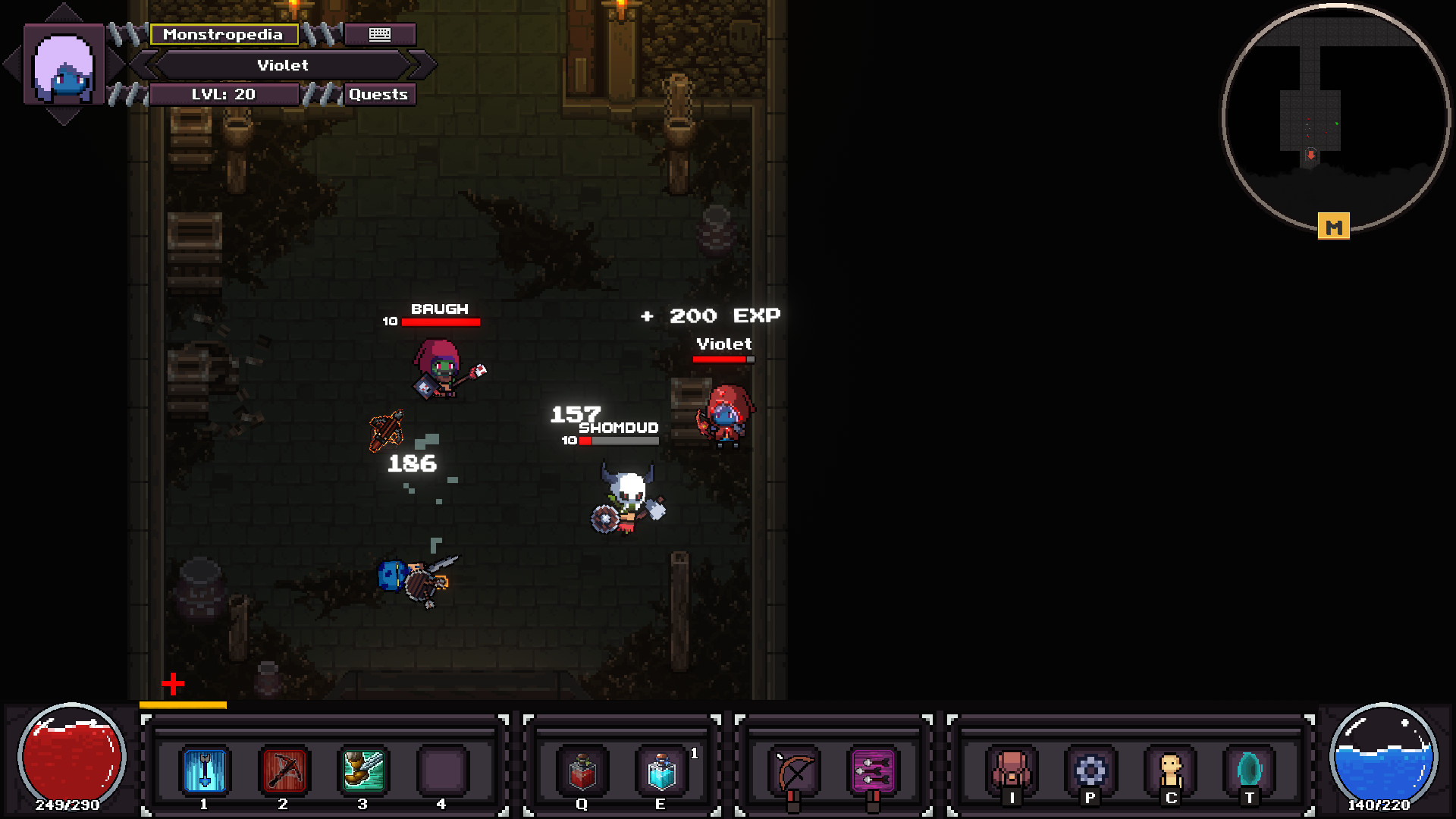
Task: Activate the town portal icon labeled T
Action: pos(1250,770)
